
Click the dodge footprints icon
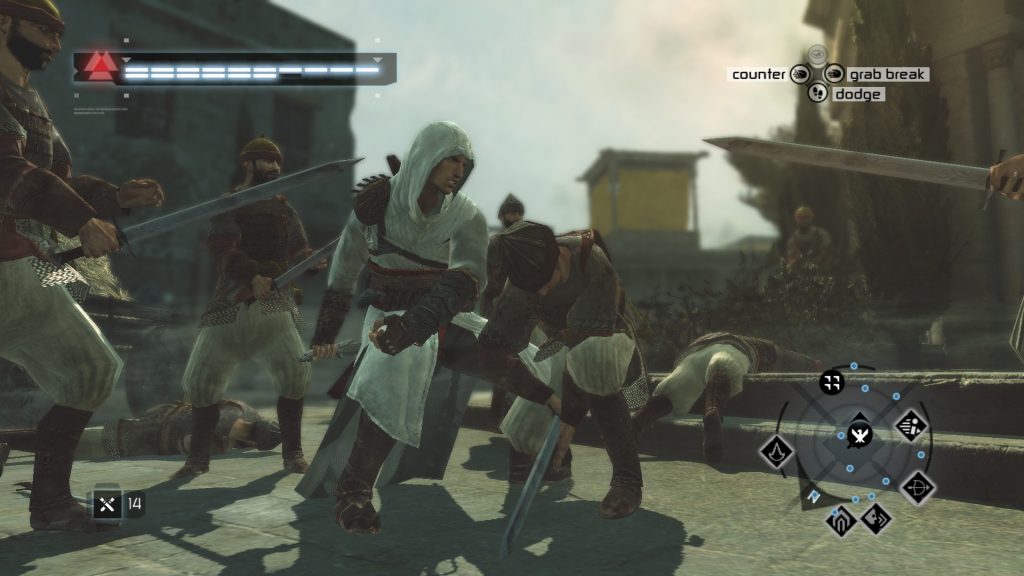[818, 93]
